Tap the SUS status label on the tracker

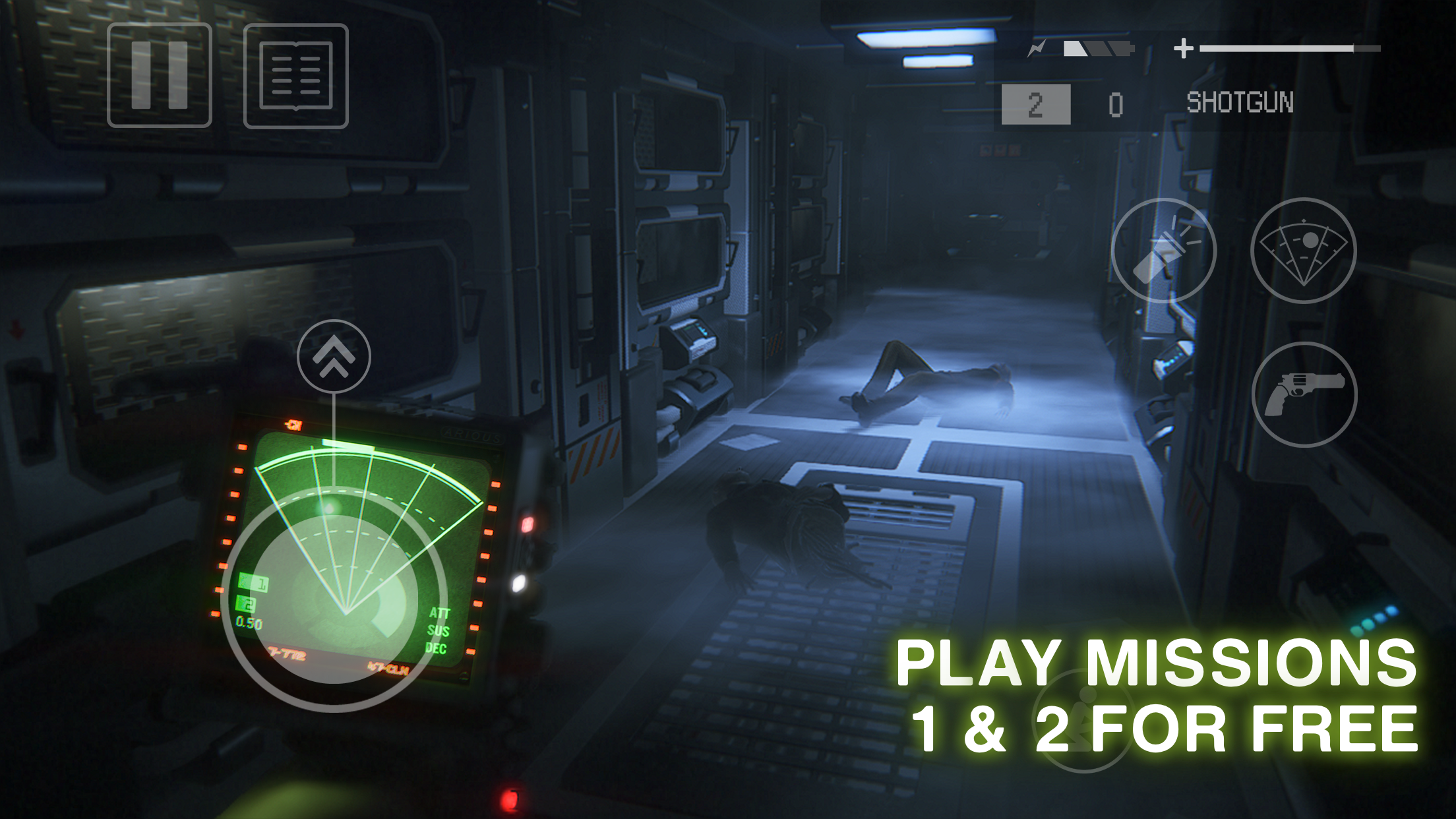[440, 632]
